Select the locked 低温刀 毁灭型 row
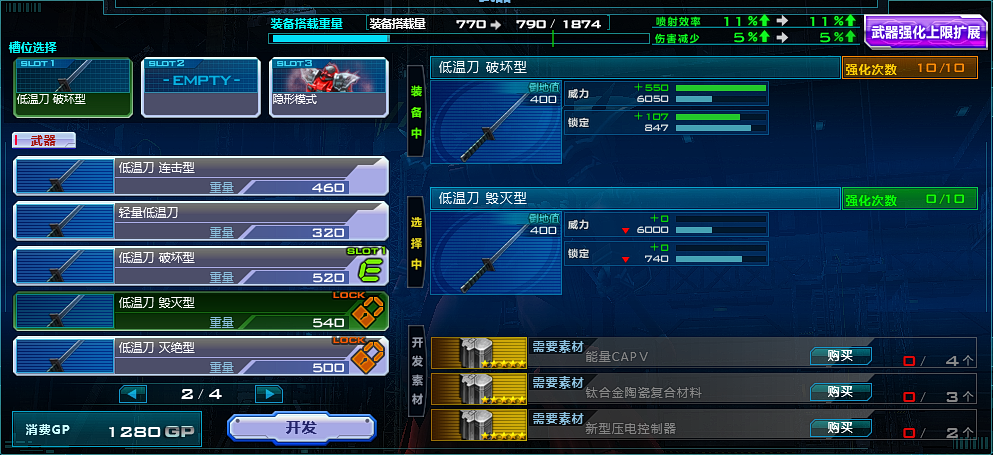This screenshot has height=455, width=993. coord(200,311)
